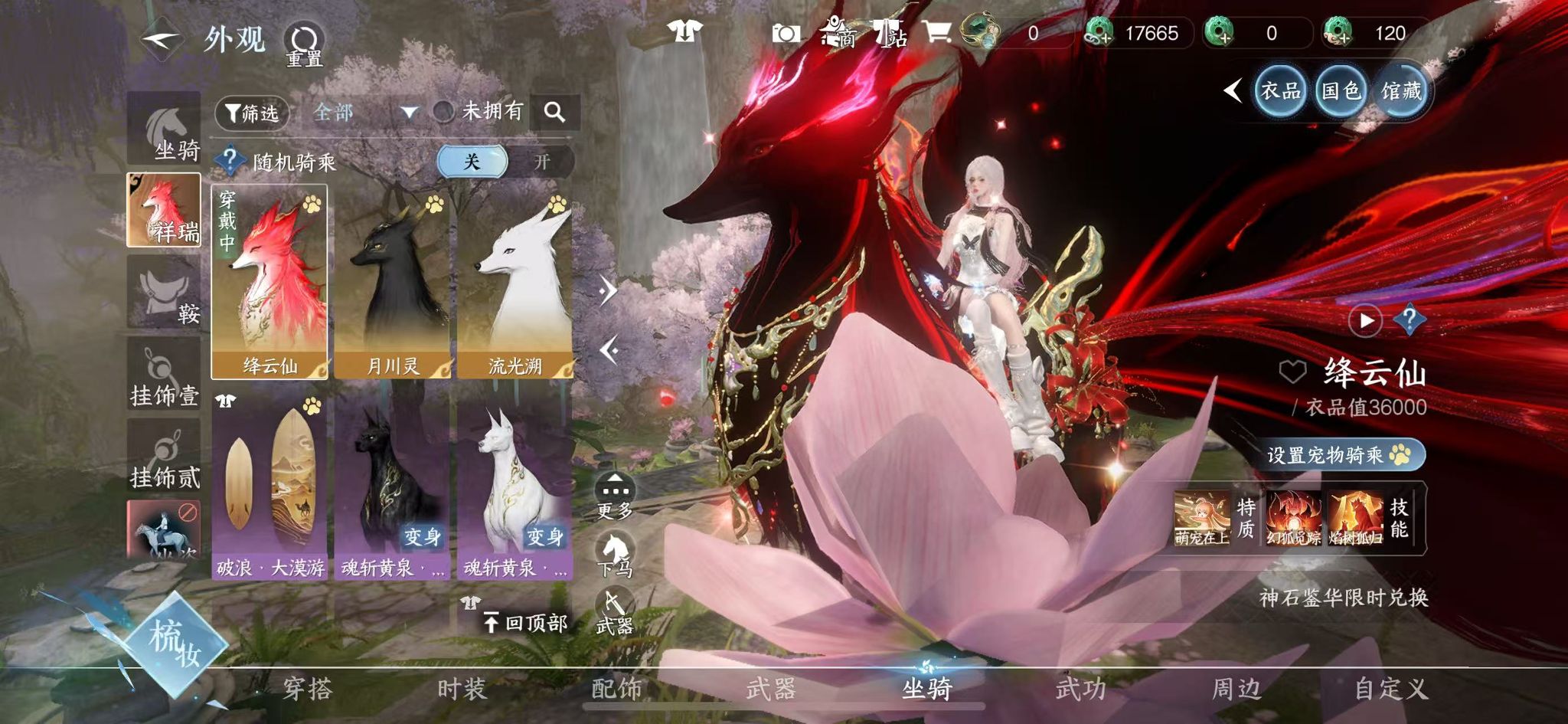The height and width of the screenshot is (724, 1568).
Task: Play the mount preview video
Action: [1366, 320]
